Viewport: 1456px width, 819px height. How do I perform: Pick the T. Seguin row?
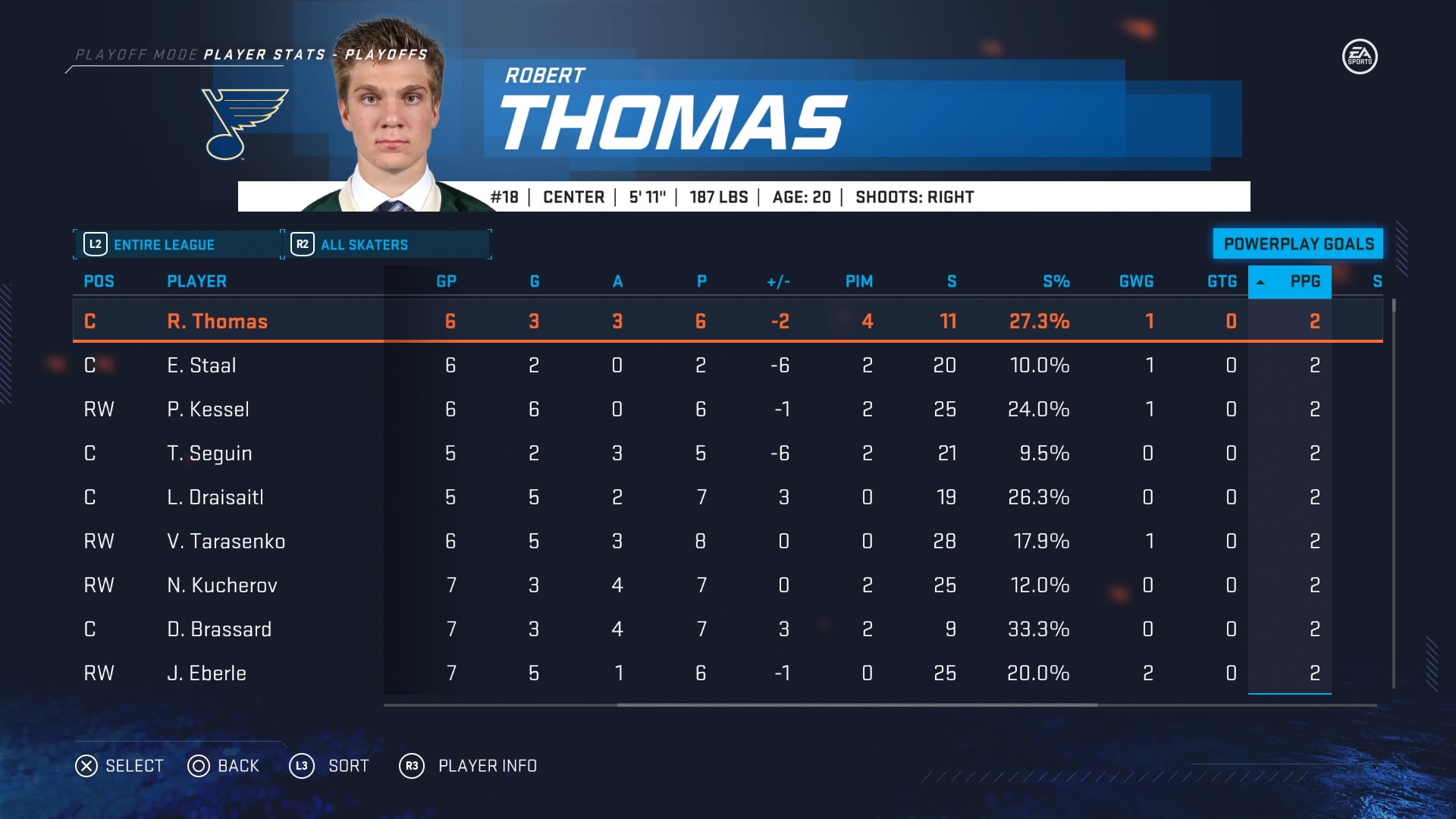coord(209,453)
